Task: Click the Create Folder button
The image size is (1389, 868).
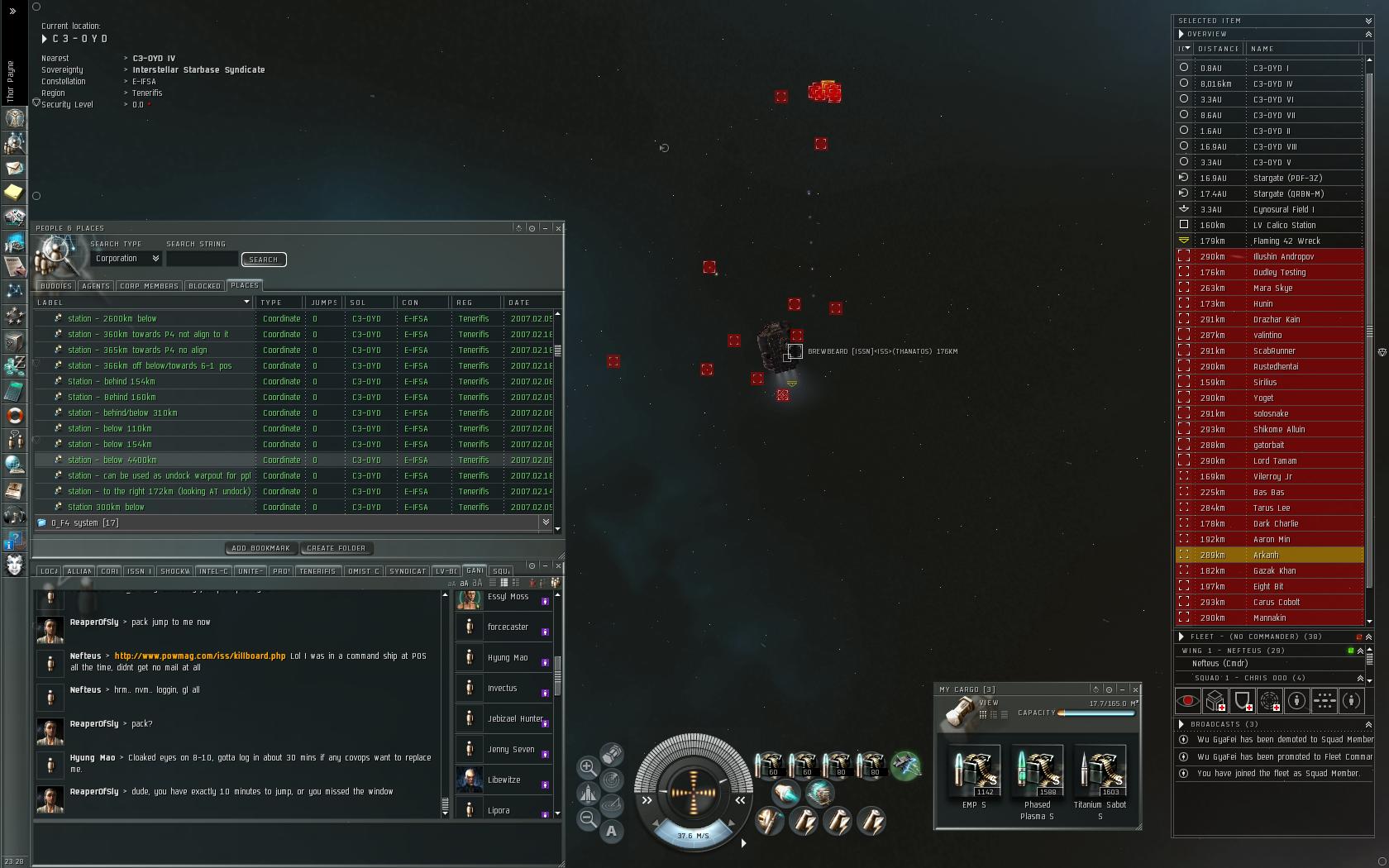Action: 336,548
